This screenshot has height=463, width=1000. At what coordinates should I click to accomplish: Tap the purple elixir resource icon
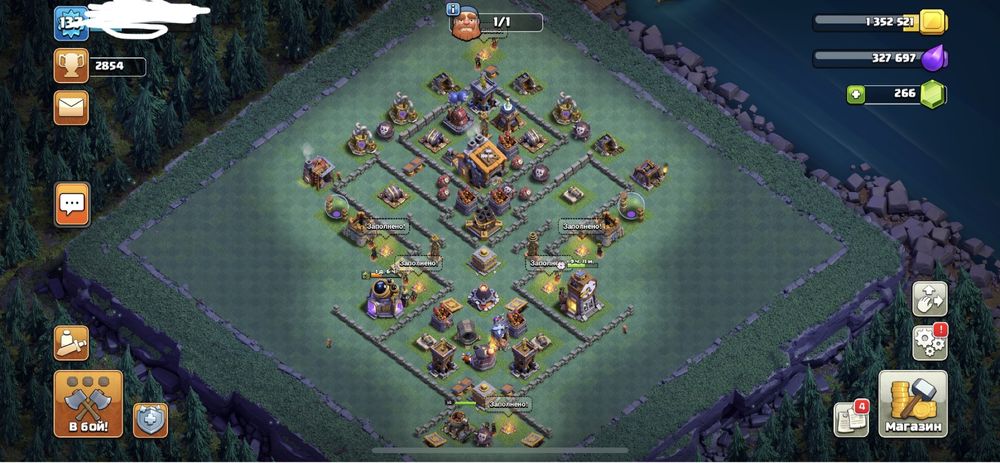pyautogui.click(x=932, y=58)
